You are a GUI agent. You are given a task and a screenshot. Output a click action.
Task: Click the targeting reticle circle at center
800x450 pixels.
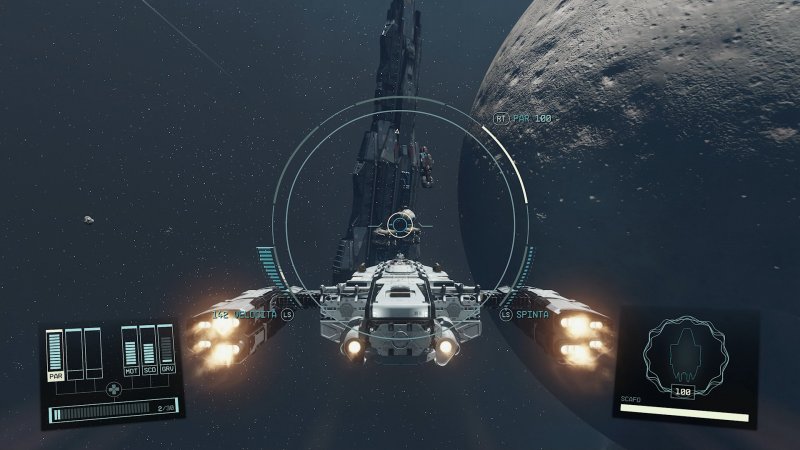(401, 223)
